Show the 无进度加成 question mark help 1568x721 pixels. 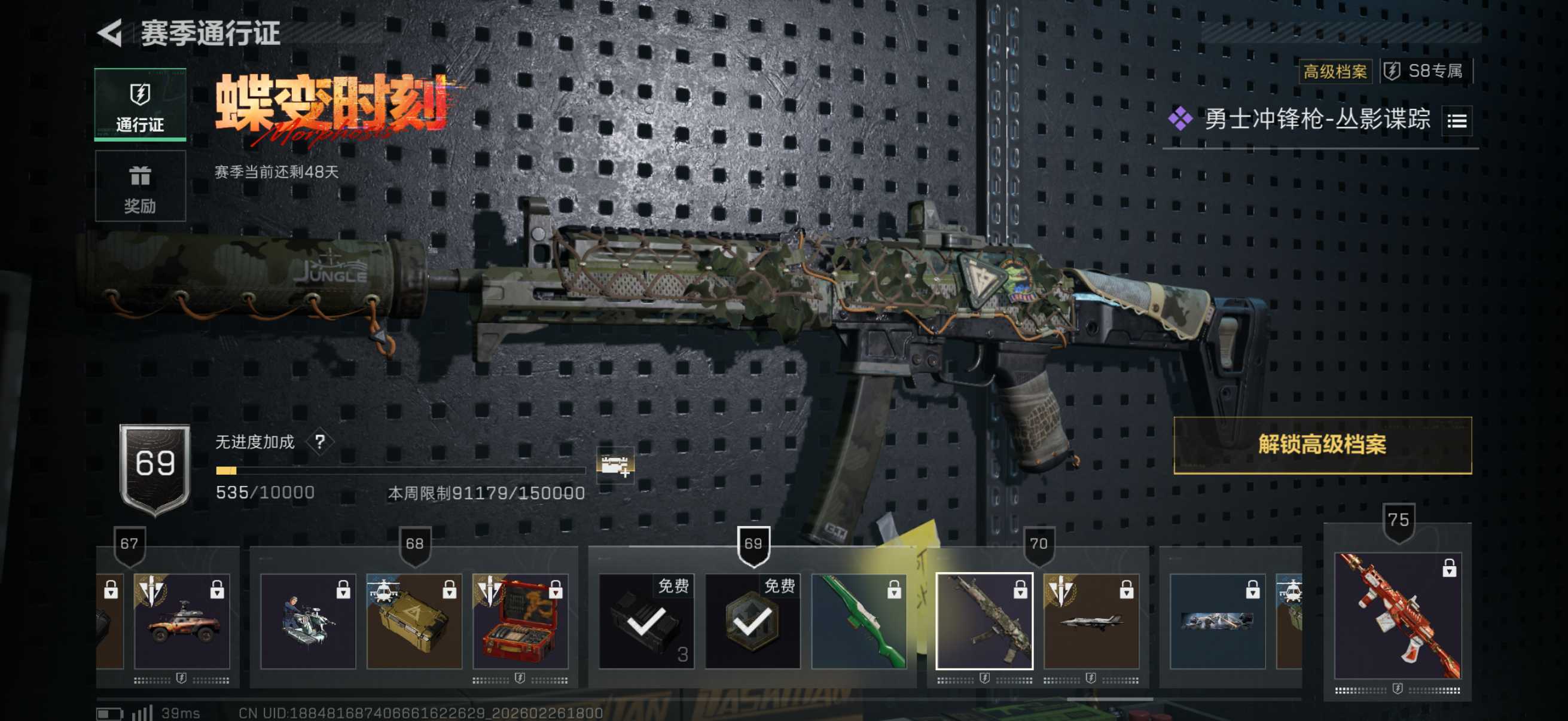(320, 442)
